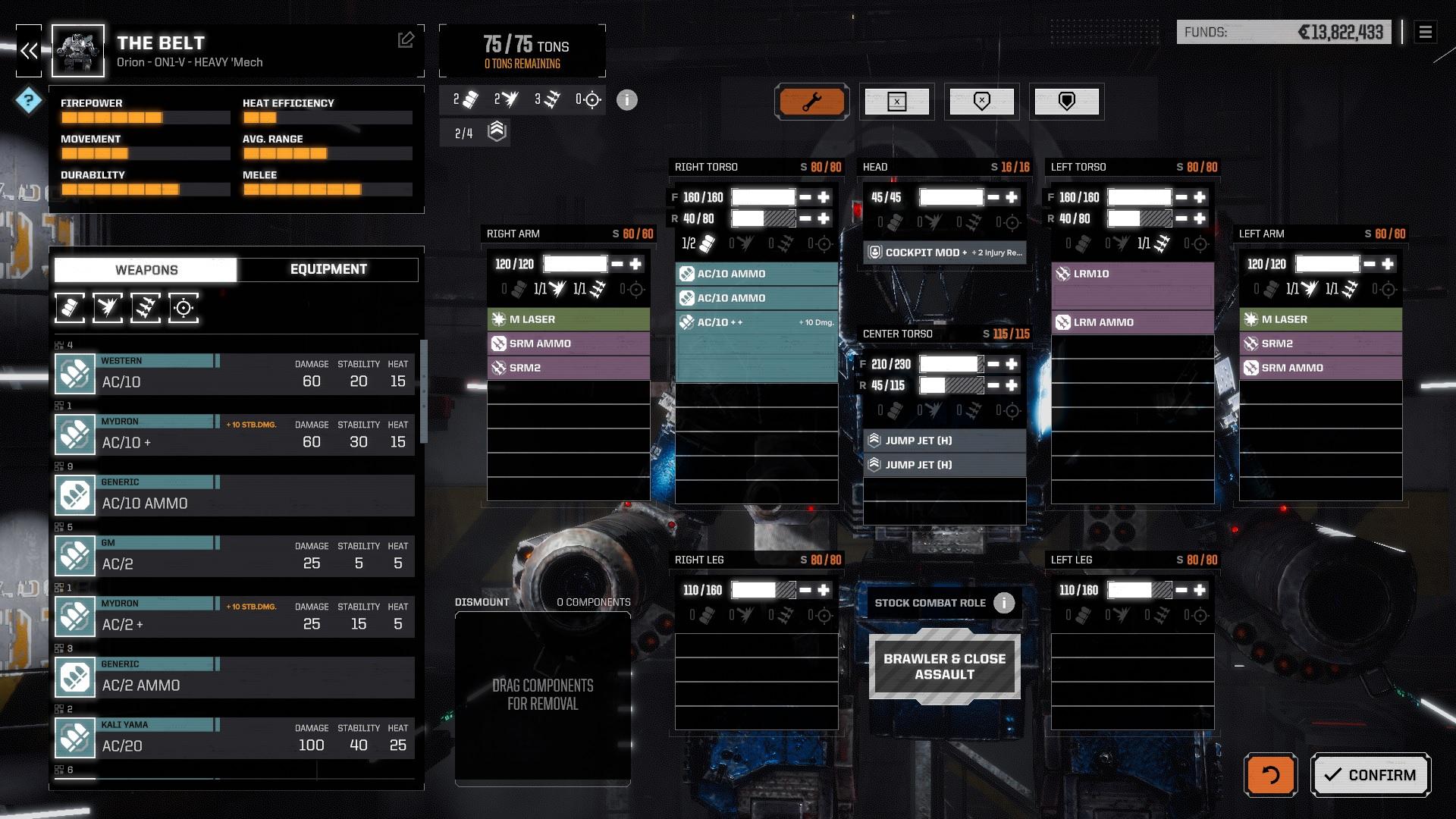Switch to the Equipment tab
The height and width of the screenshot is (819, 1456).
click(328, 269)
